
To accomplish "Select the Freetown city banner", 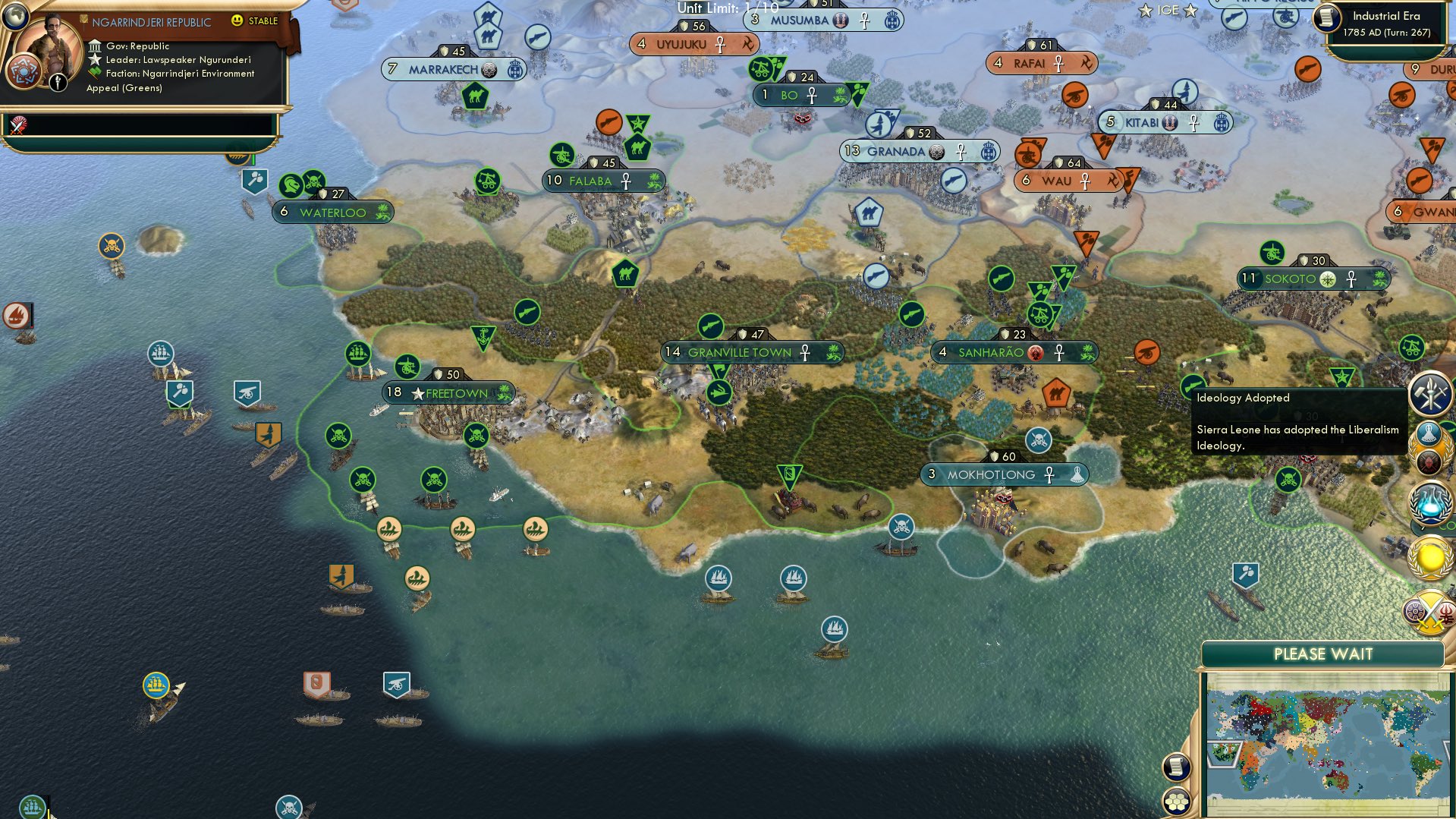I will (448, 393).
